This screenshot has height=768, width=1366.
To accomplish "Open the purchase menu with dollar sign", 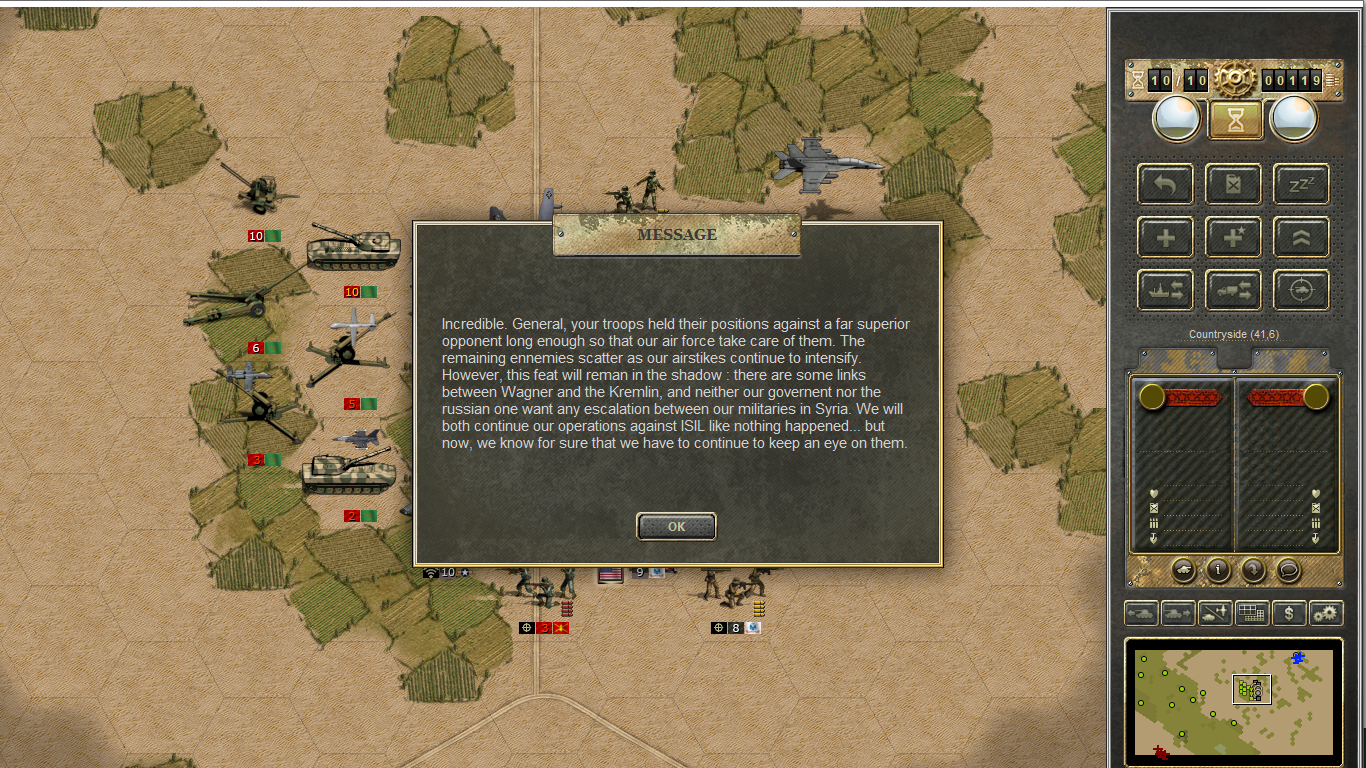I will [1289, 613].
